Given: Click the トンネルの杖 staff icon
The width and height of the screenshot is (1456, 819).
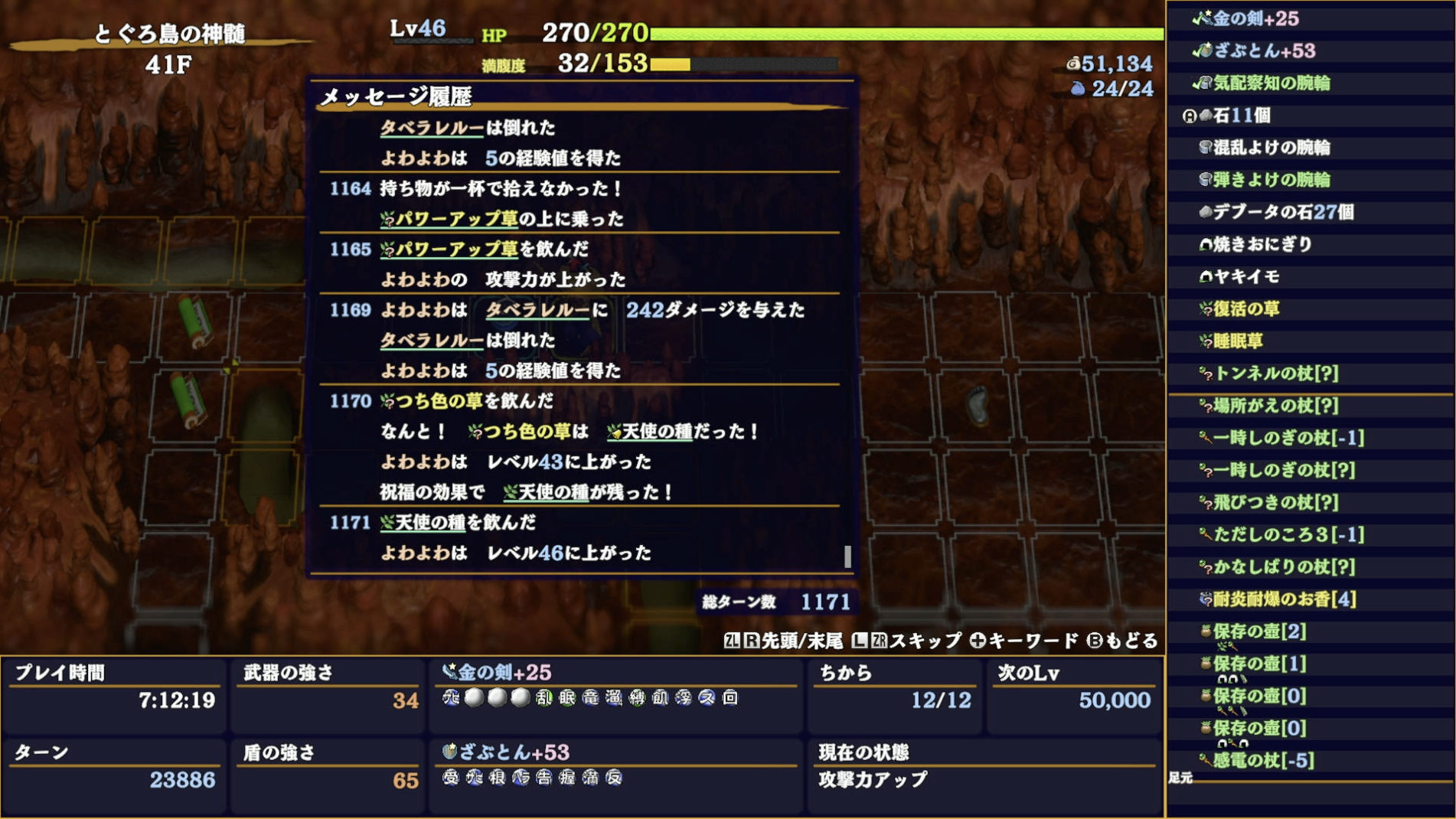Looking at the screenshot, I should [1203, 374].
